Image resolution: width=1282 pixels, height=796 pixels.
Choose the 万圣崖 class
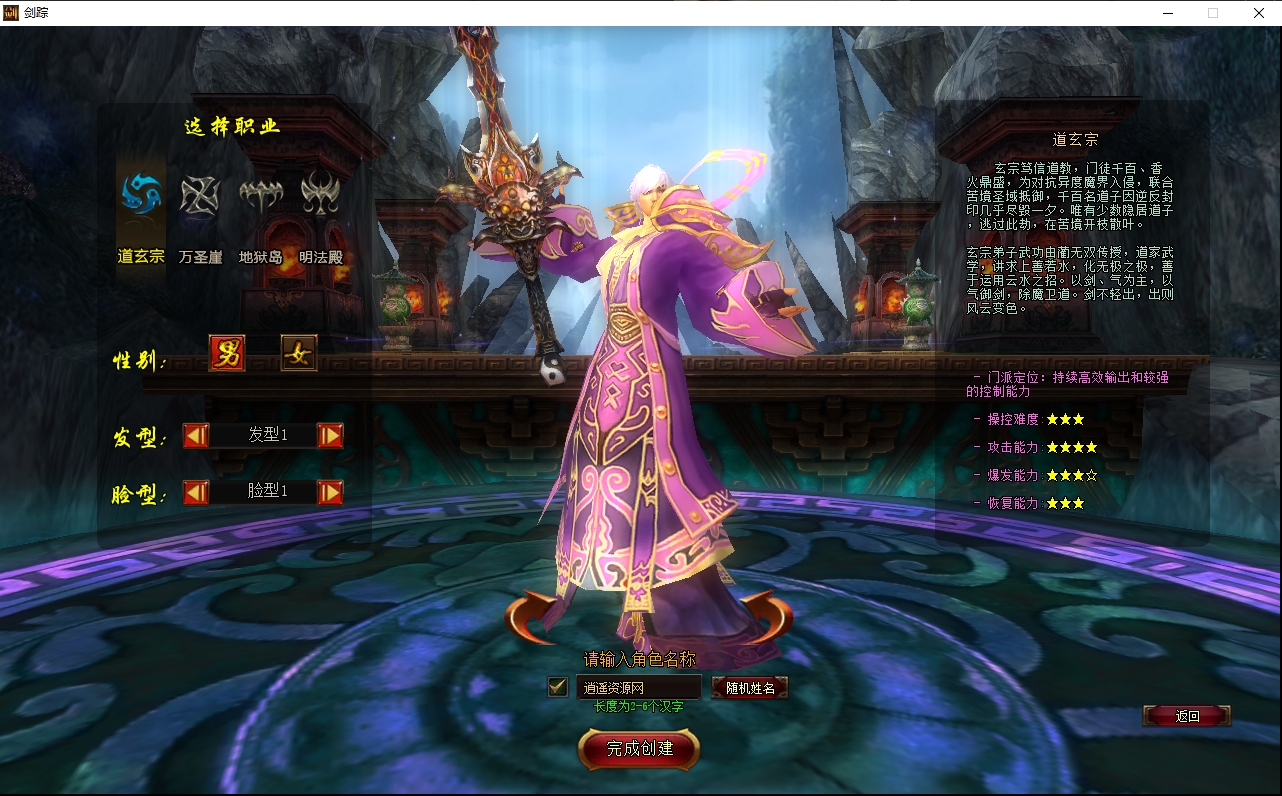(x=200, y=195)
